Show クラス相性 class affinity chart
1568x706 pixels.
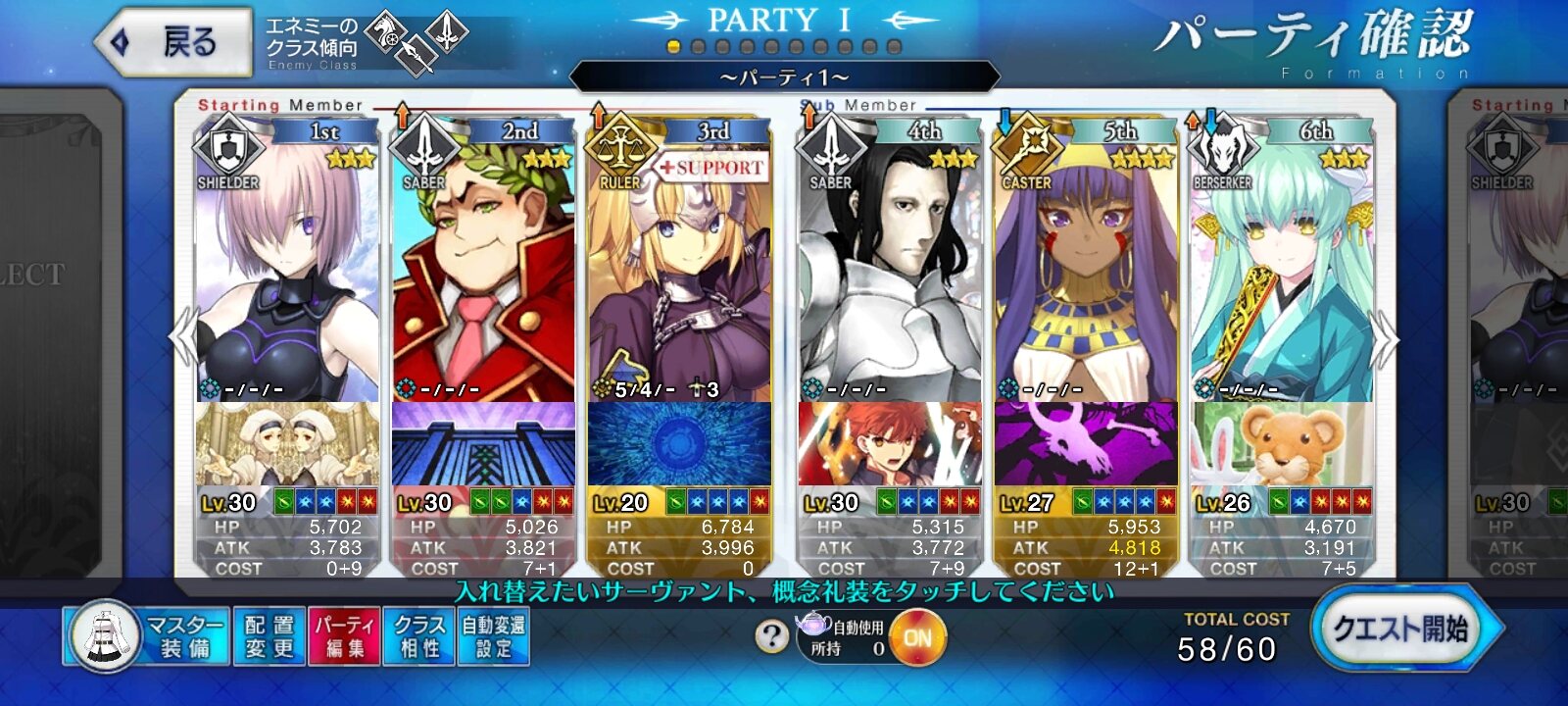click(x=420, y=636)
